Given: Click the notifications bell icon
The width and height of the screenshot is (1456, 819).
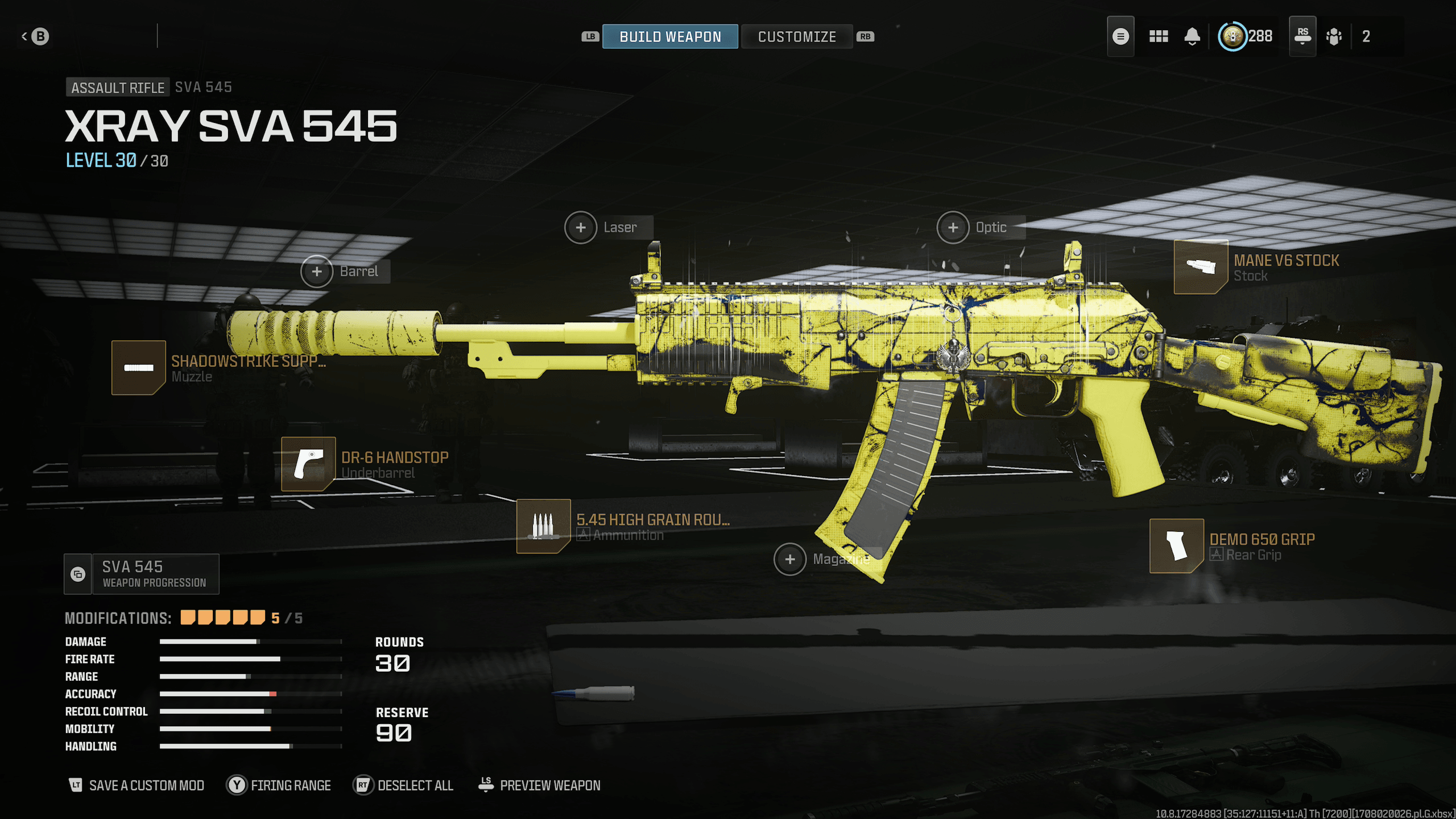Looking at the screenshot, I should click(1193, 36).
